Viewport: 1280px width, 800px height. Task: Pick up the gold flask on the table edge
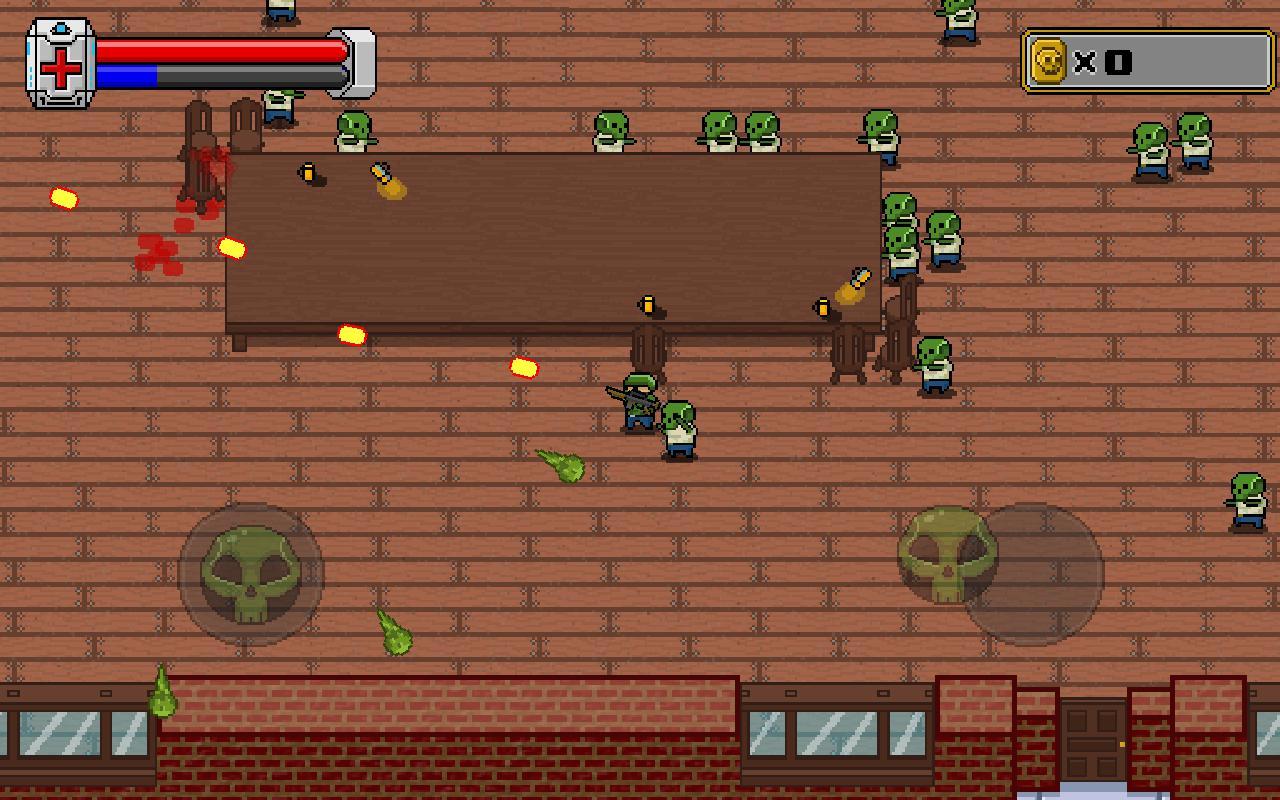(x=385, y=180)
